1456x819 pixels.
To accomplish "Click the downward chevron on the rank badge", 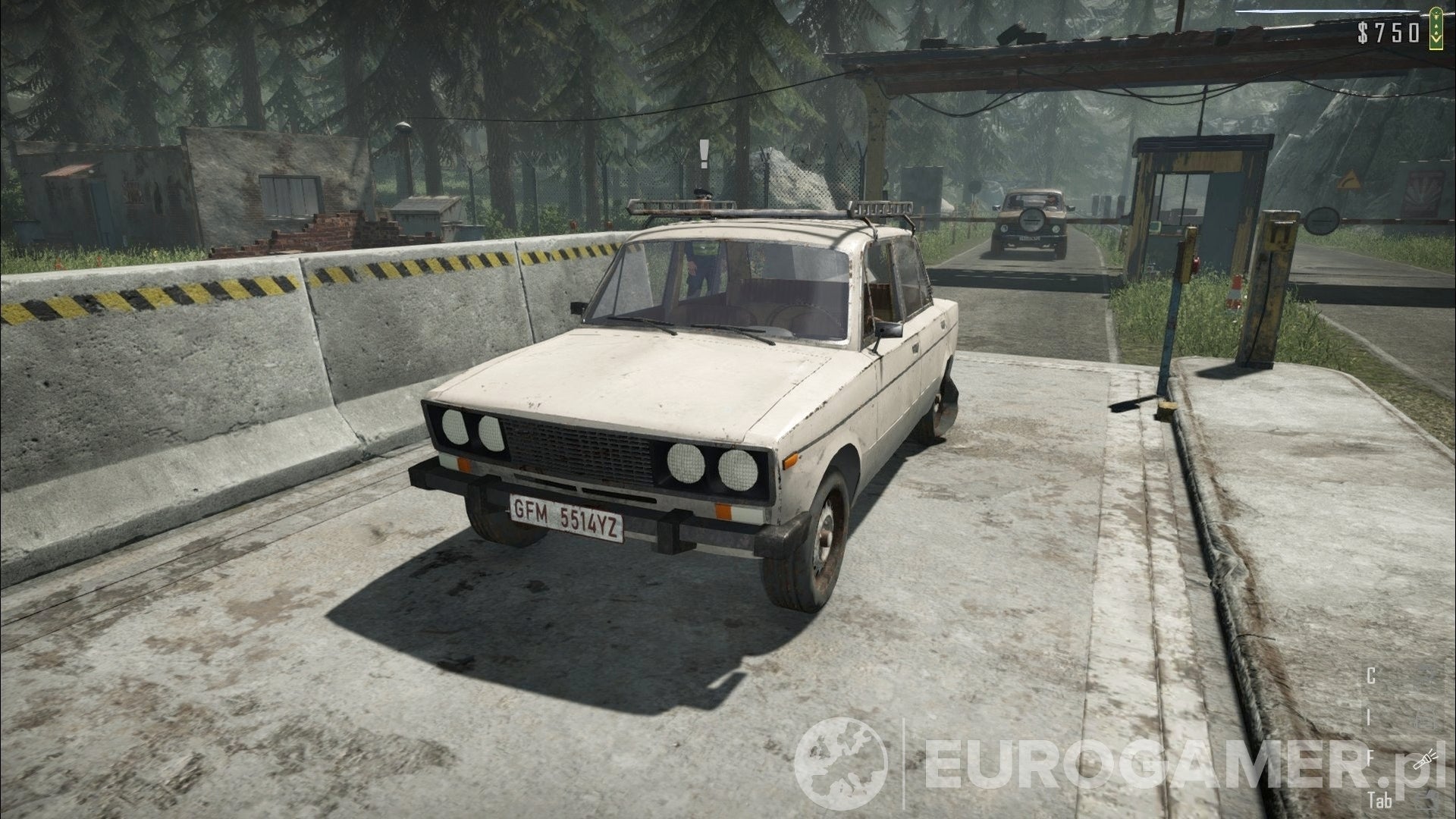I will (1436, 39).
